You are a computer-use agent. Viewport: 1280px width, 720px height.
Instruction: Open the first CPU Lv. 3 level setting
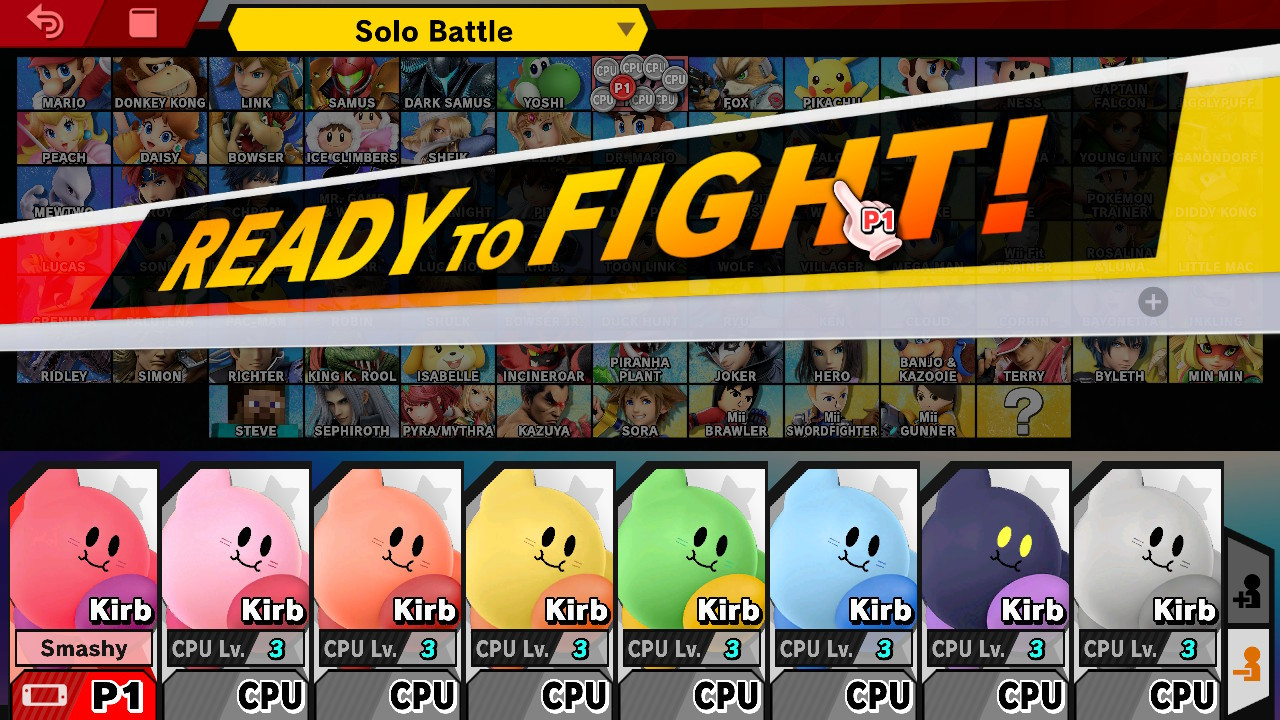point(234,648)
